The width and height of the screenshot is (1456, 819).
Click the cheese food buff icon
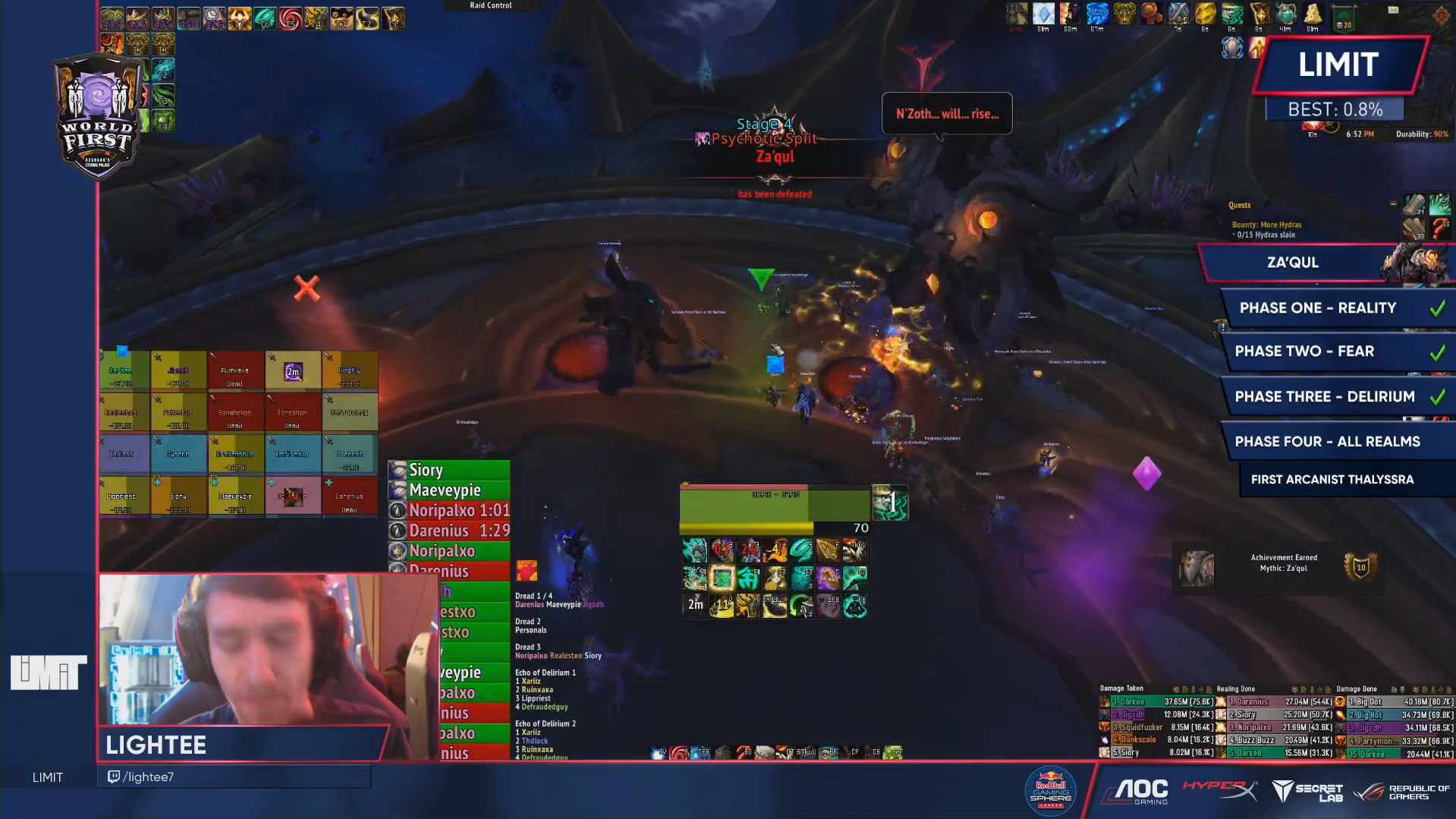coord(1314,15)
